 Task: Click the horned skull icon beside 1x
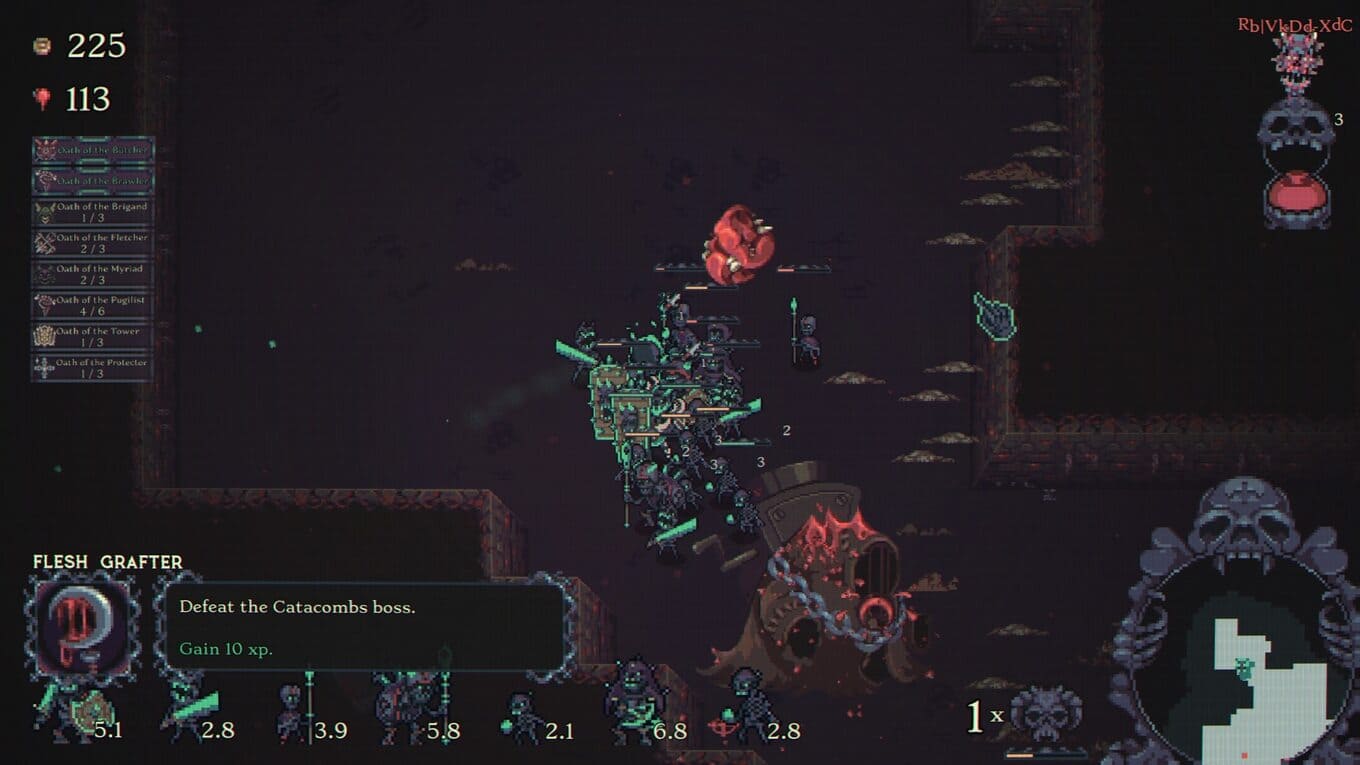click(x=1045, y=715)
